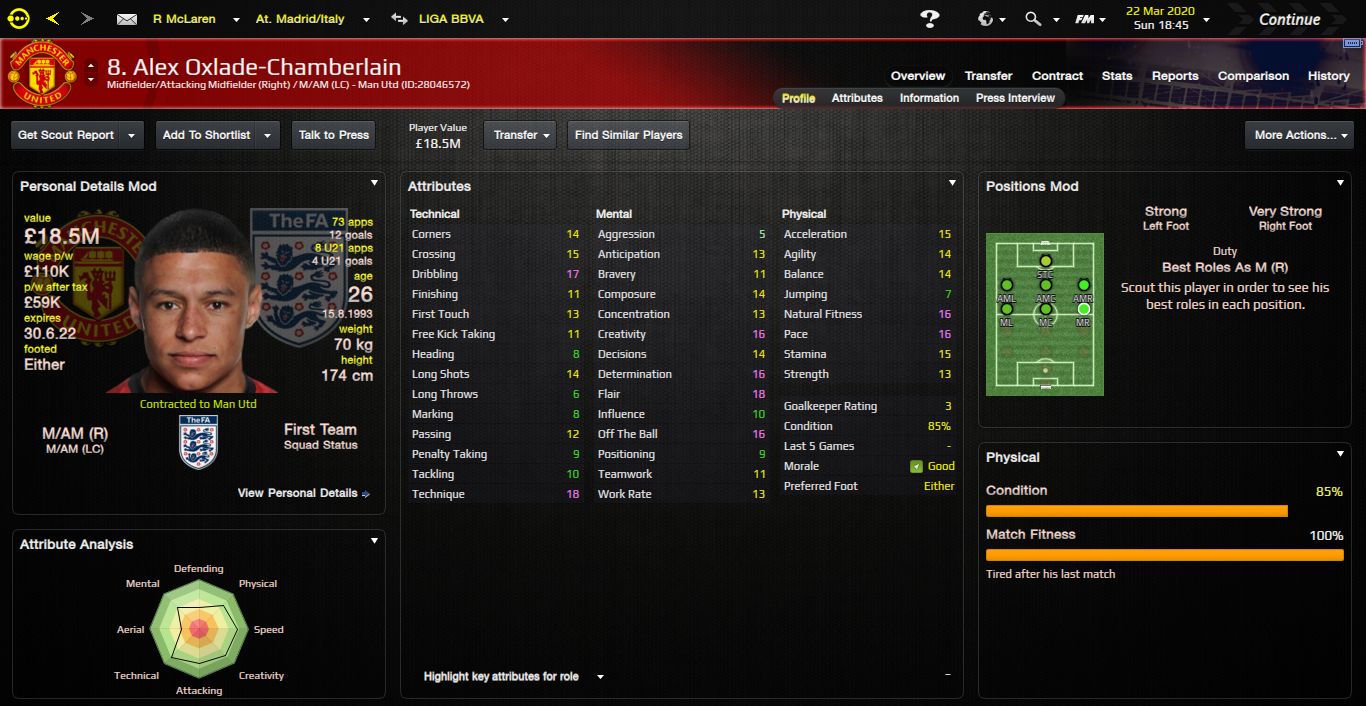Open the Transfer action dropdown

(520, 135)
